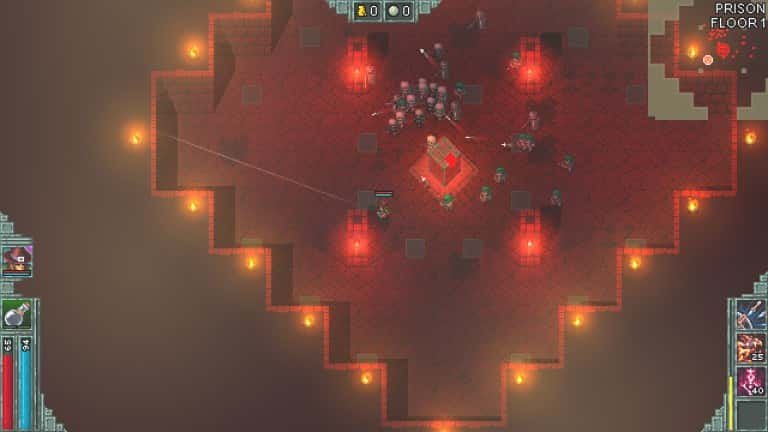This screenshot has width=768, height=432.
Task: Use the potion flask slot
Action: point(16,315)
